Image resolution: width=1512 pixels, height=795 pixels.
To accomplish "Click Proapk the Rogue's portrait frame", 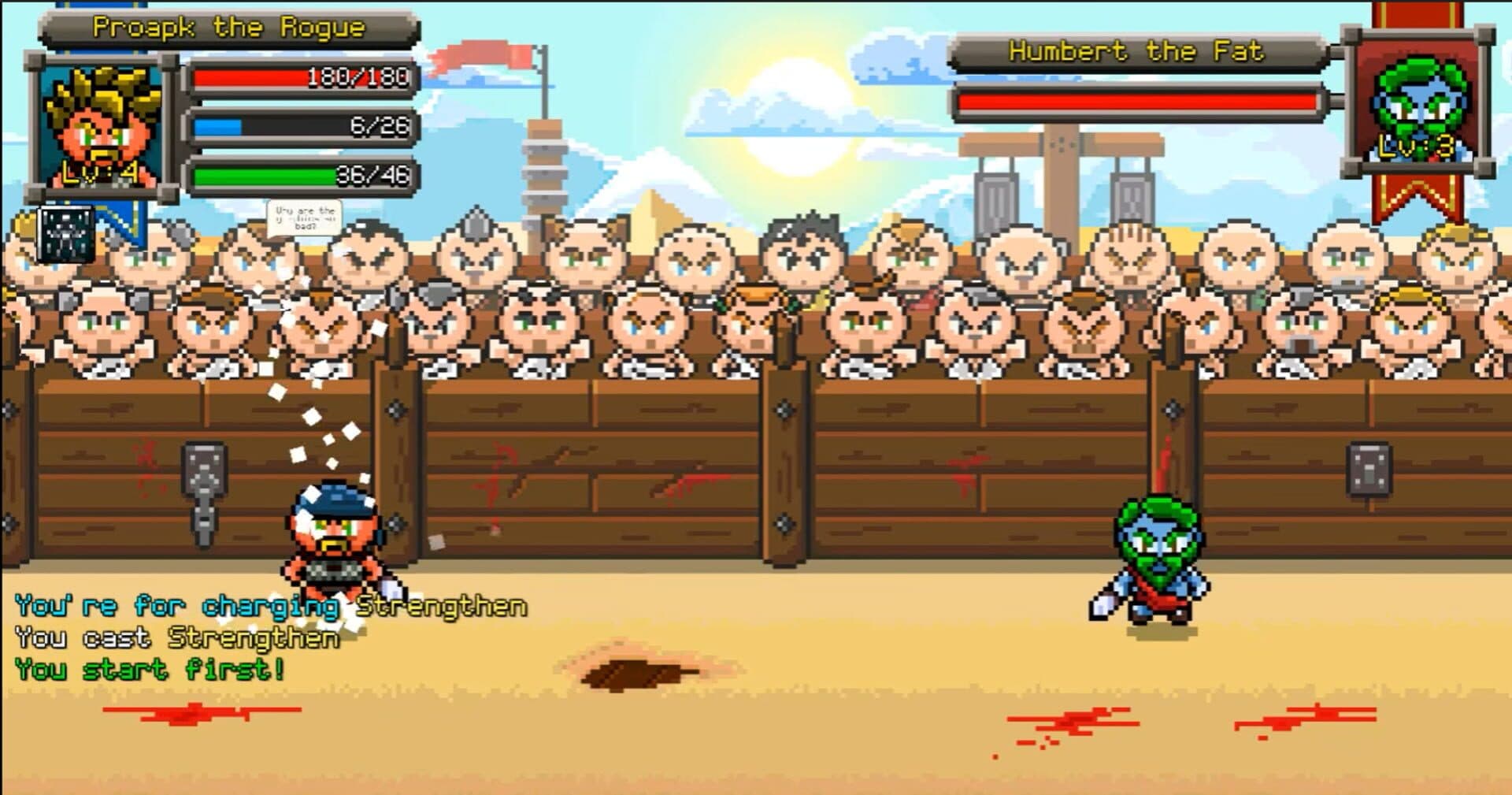I will coord(101,126).
